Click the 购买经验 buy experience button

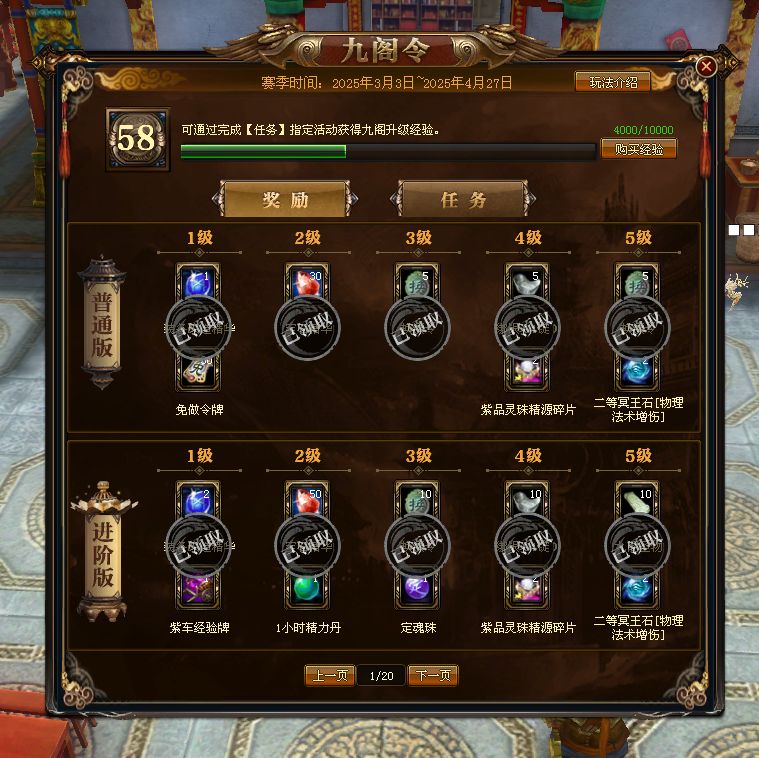point(638,149)
